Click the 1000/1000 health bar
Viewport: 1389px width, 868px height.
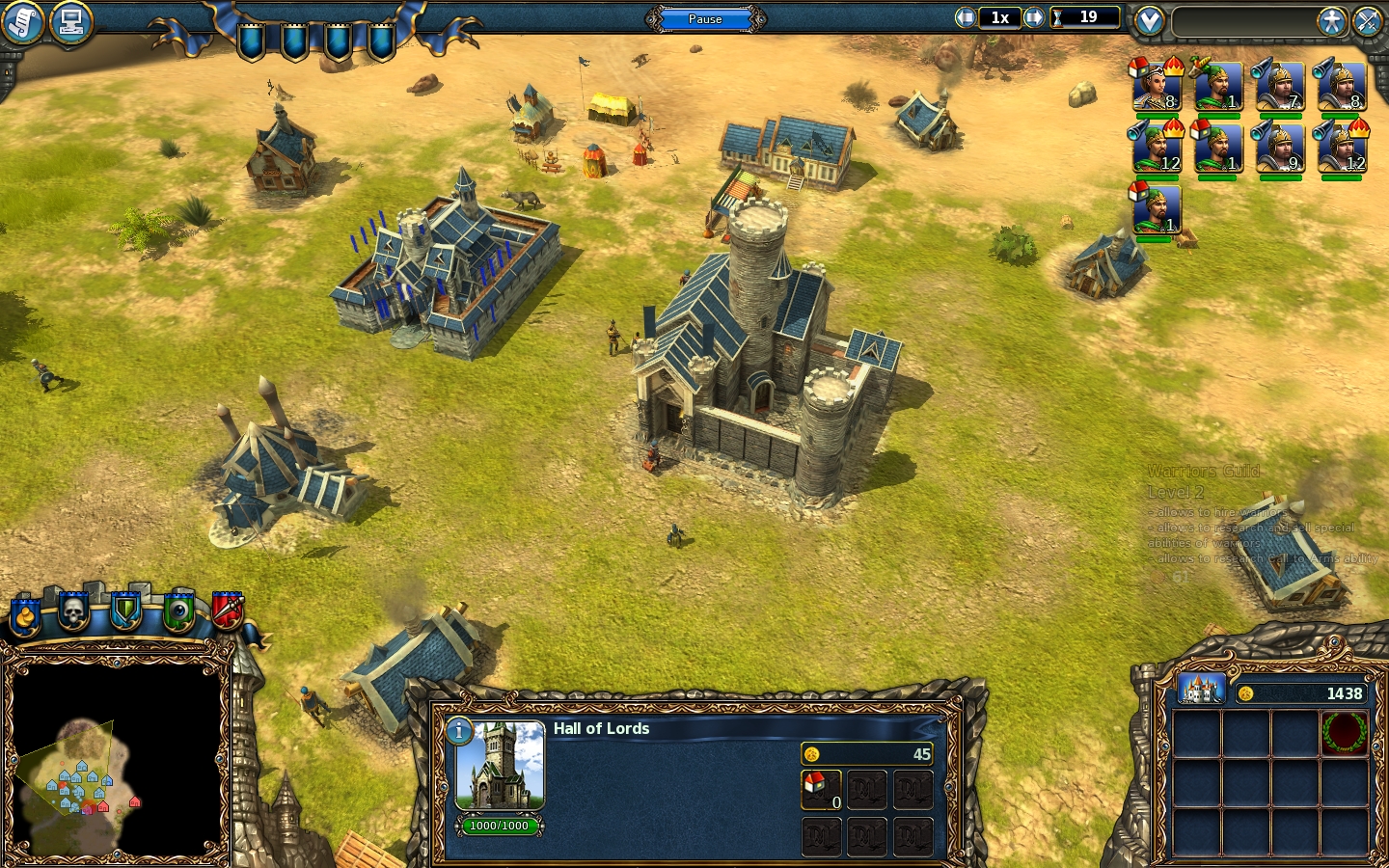[x=500, y=826]
